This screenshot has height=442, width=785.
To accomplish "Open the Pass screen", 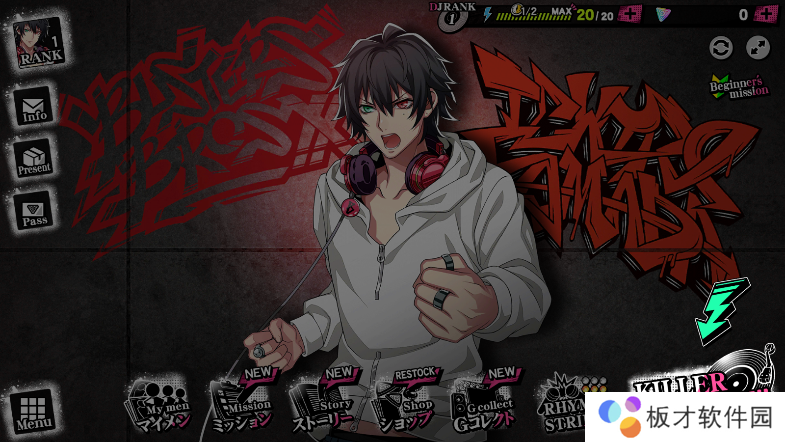I will pyautogui.click(x=35, y=211).
